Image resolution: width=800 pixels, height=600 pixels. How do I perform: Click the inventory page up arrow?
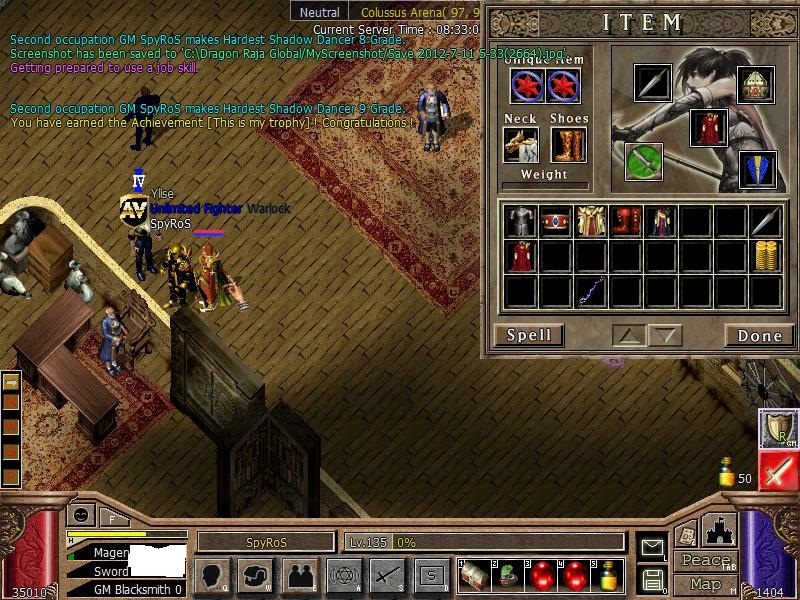pyautogui.click(x=628, y=335)
